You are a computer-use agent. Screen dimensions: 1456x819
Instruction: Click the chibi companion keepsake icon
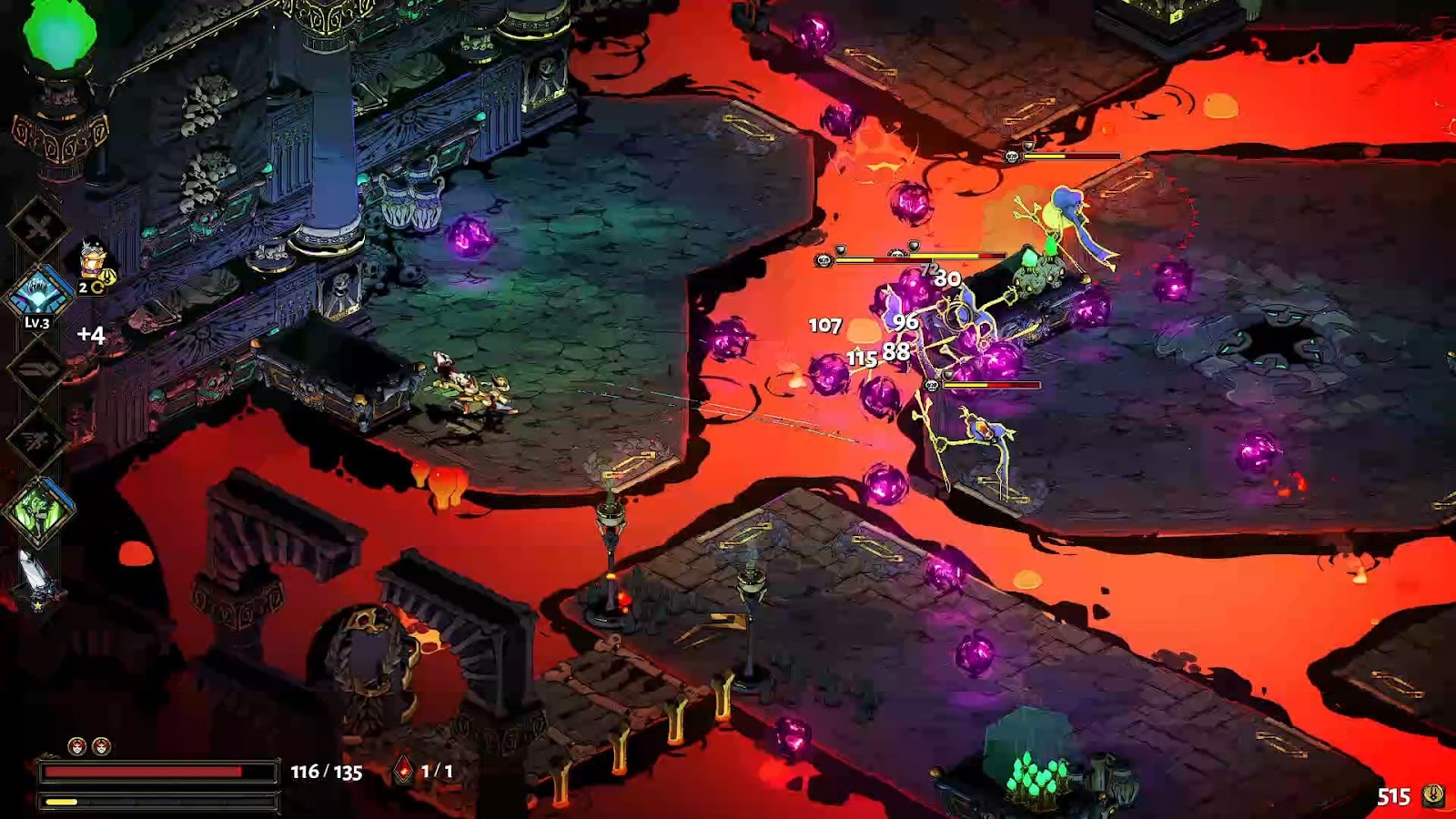tap(94, 261)
